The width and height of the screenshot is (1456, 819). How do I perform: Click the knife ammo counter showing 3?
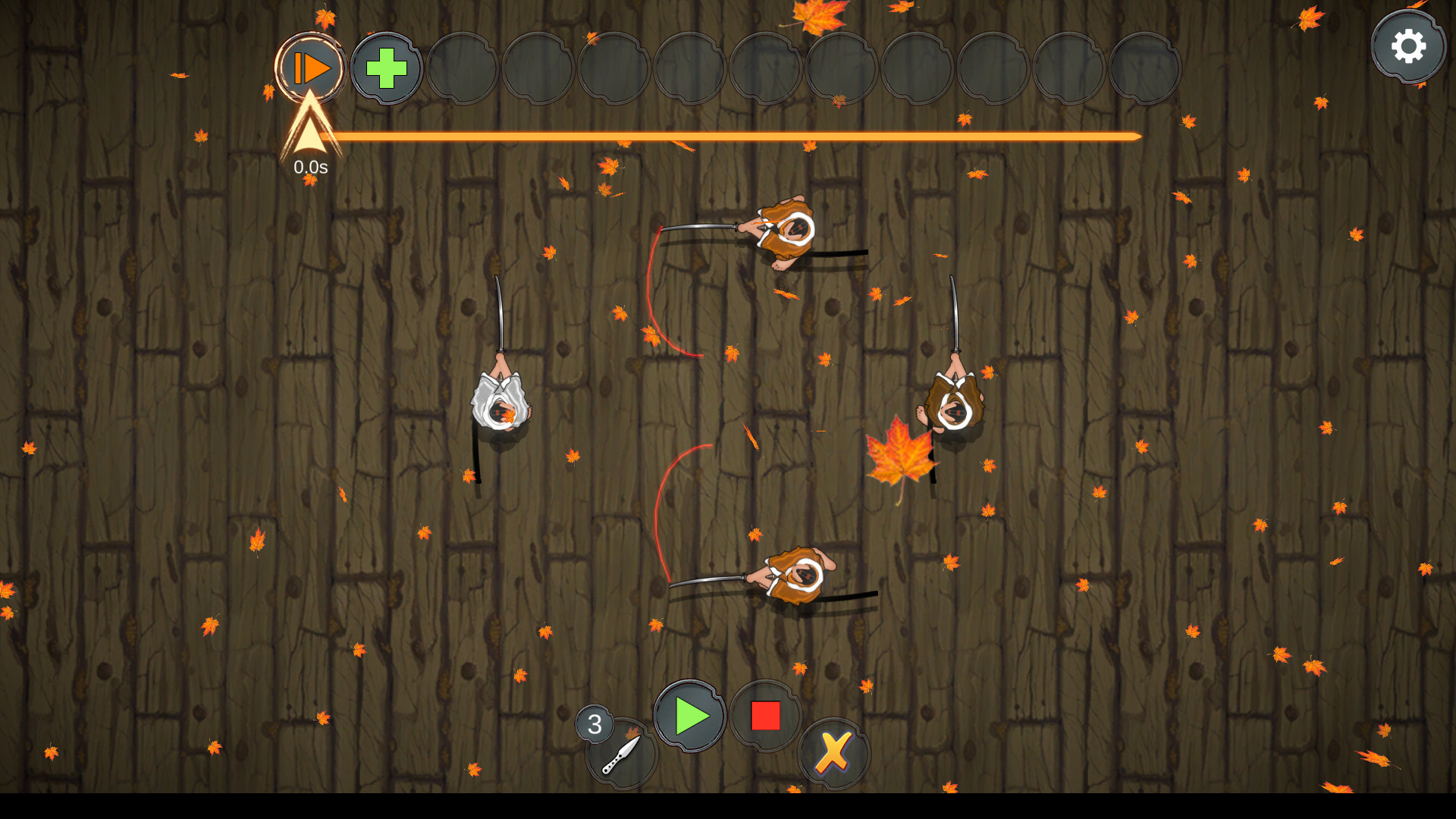(595, 723)
